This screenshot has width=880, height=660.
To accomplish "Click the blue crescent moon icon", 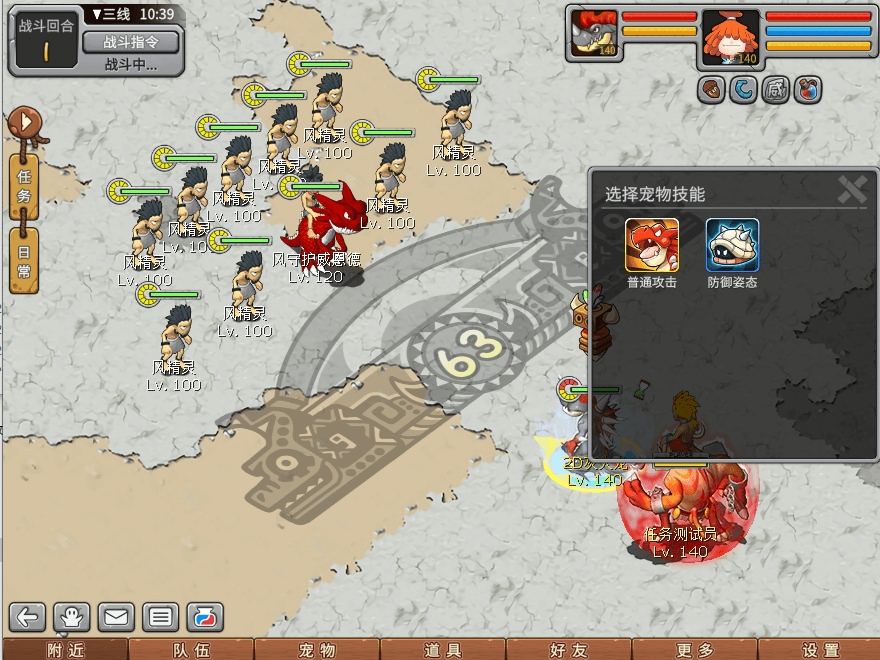I will pos(743,90).
